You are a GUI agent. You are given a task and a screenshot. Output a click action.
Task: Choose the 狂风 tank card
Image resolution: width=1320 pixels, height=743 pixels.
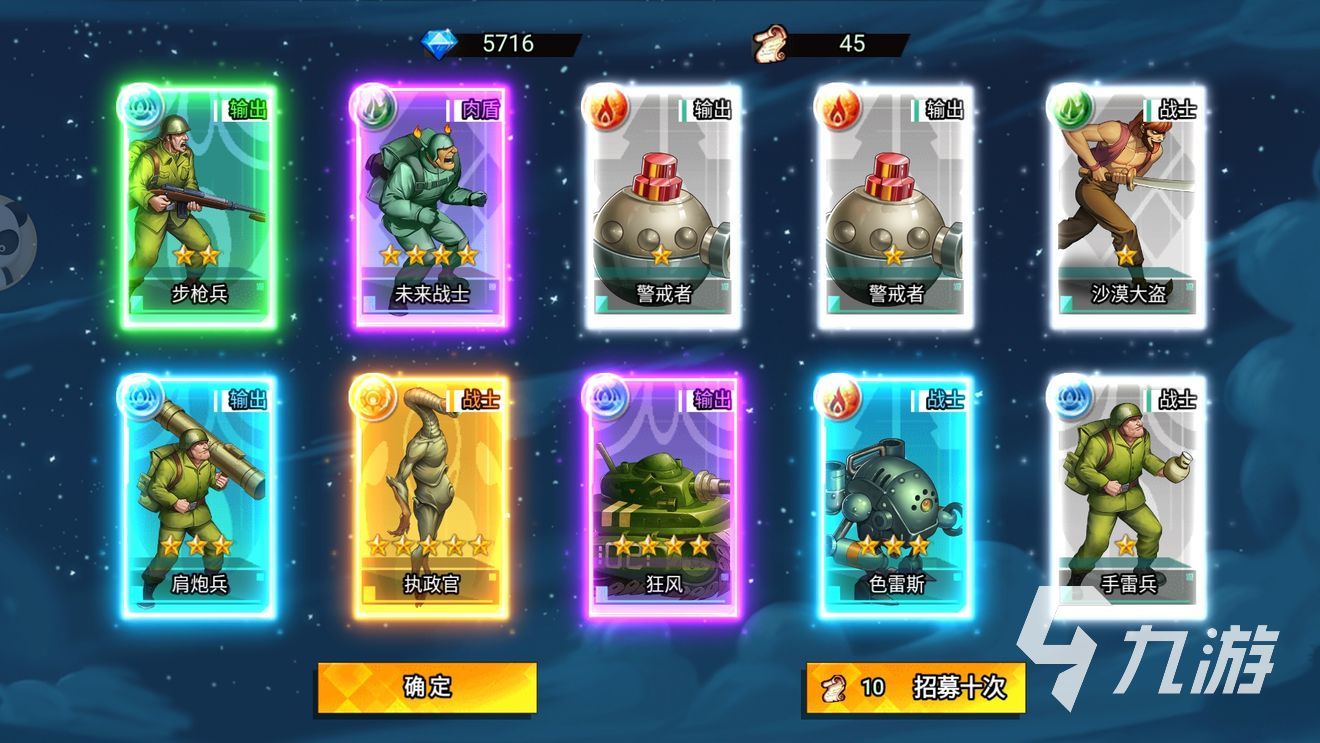click(663, 496)
